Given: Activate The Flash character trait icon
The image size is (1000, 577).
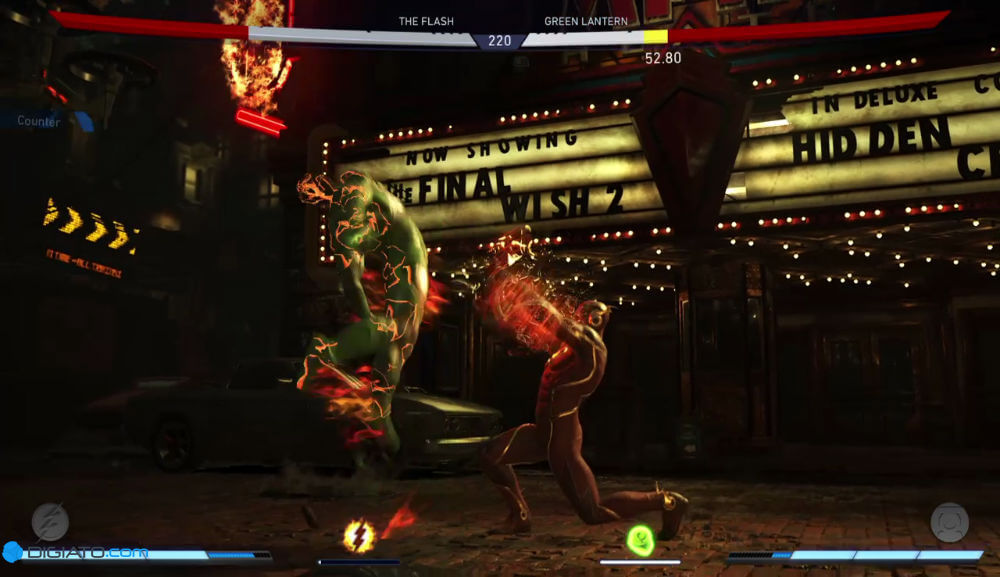Looking at the screenshot, I should pos(50,521).
